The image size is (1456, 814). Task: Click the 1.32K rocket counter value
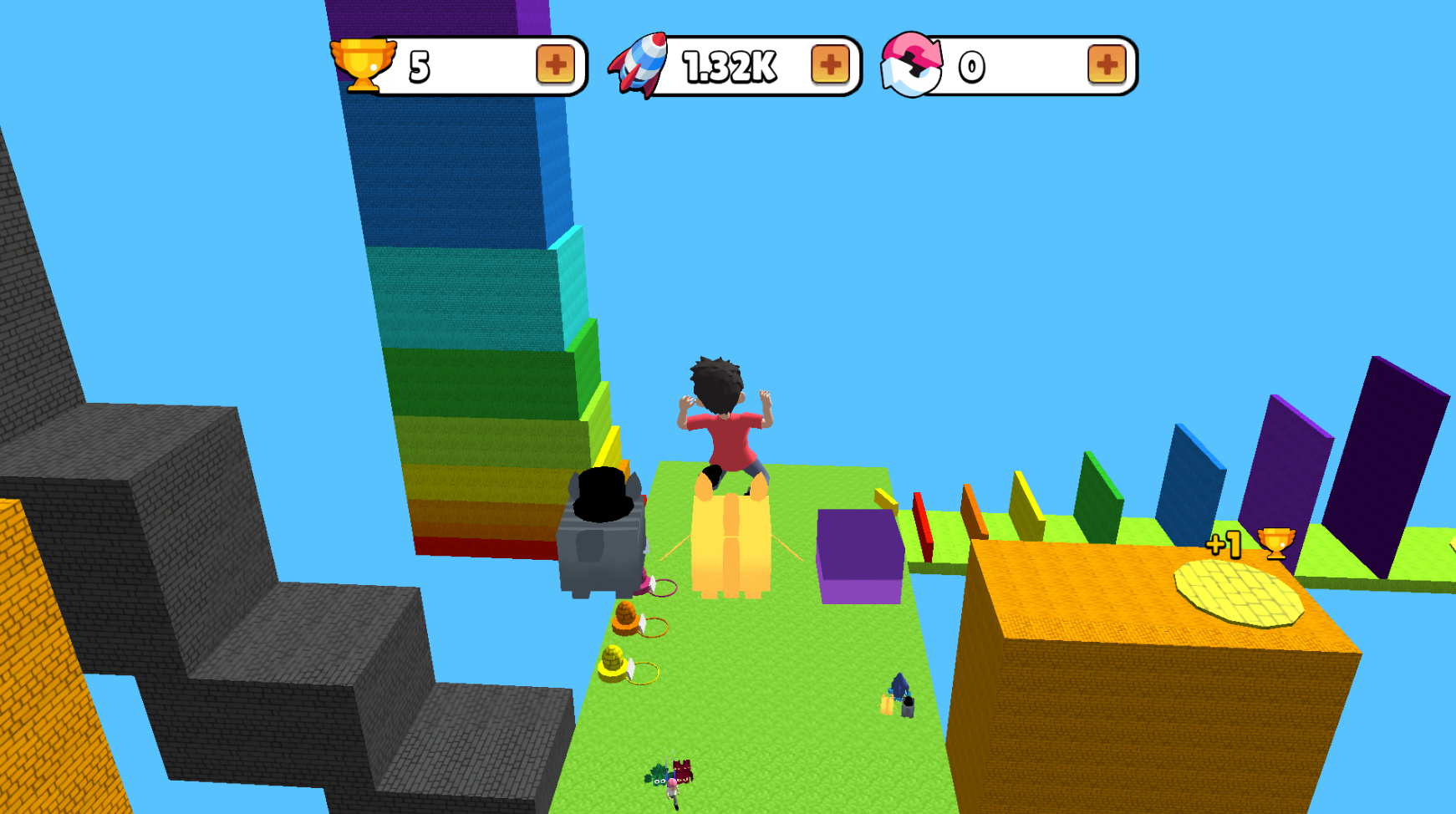click(x=729, y=66)
